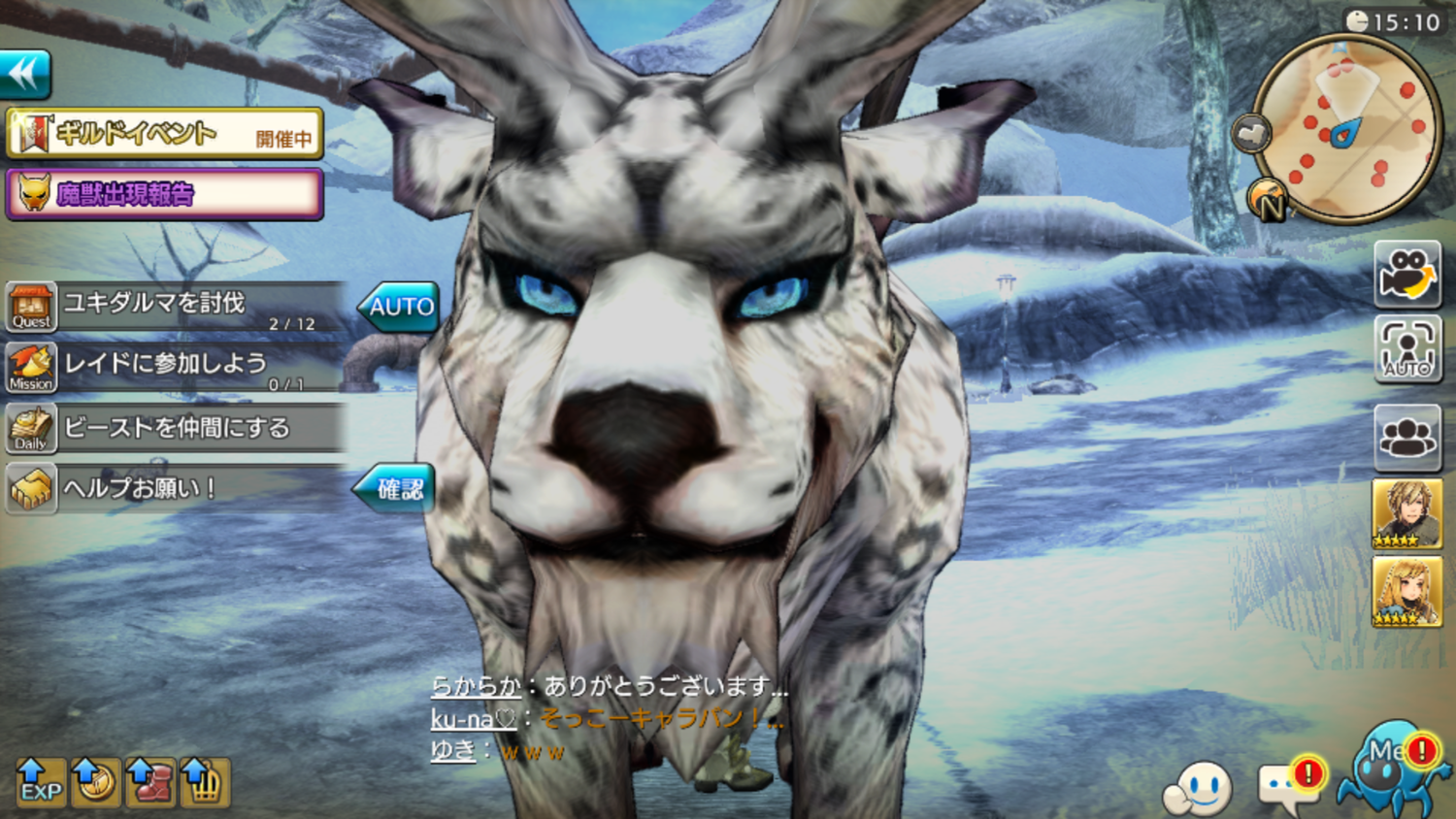The height and width of the screenshot is (819, 1456).
Task: Select the ユキダルマを討伐 quest entry
Action: point(175,308)
